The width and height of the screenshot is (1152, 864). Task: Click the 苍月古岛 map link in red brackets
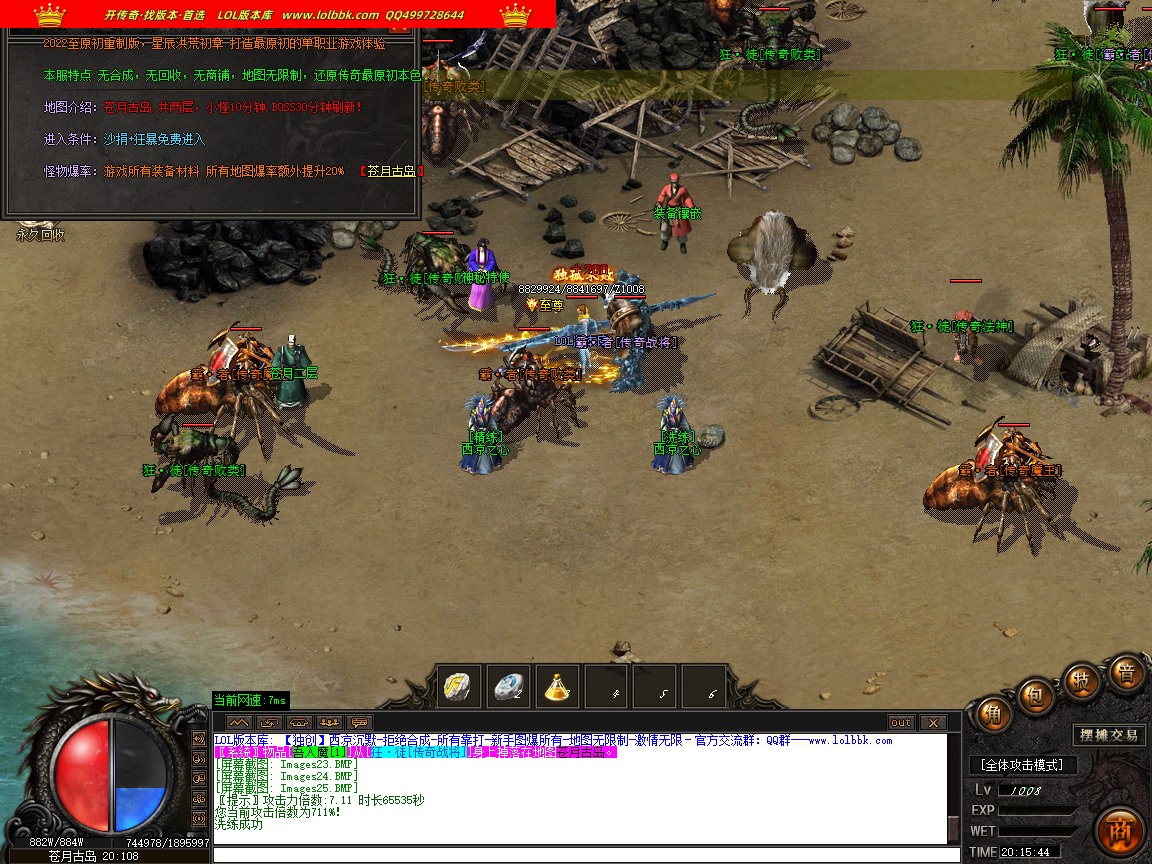coord(391,171)
